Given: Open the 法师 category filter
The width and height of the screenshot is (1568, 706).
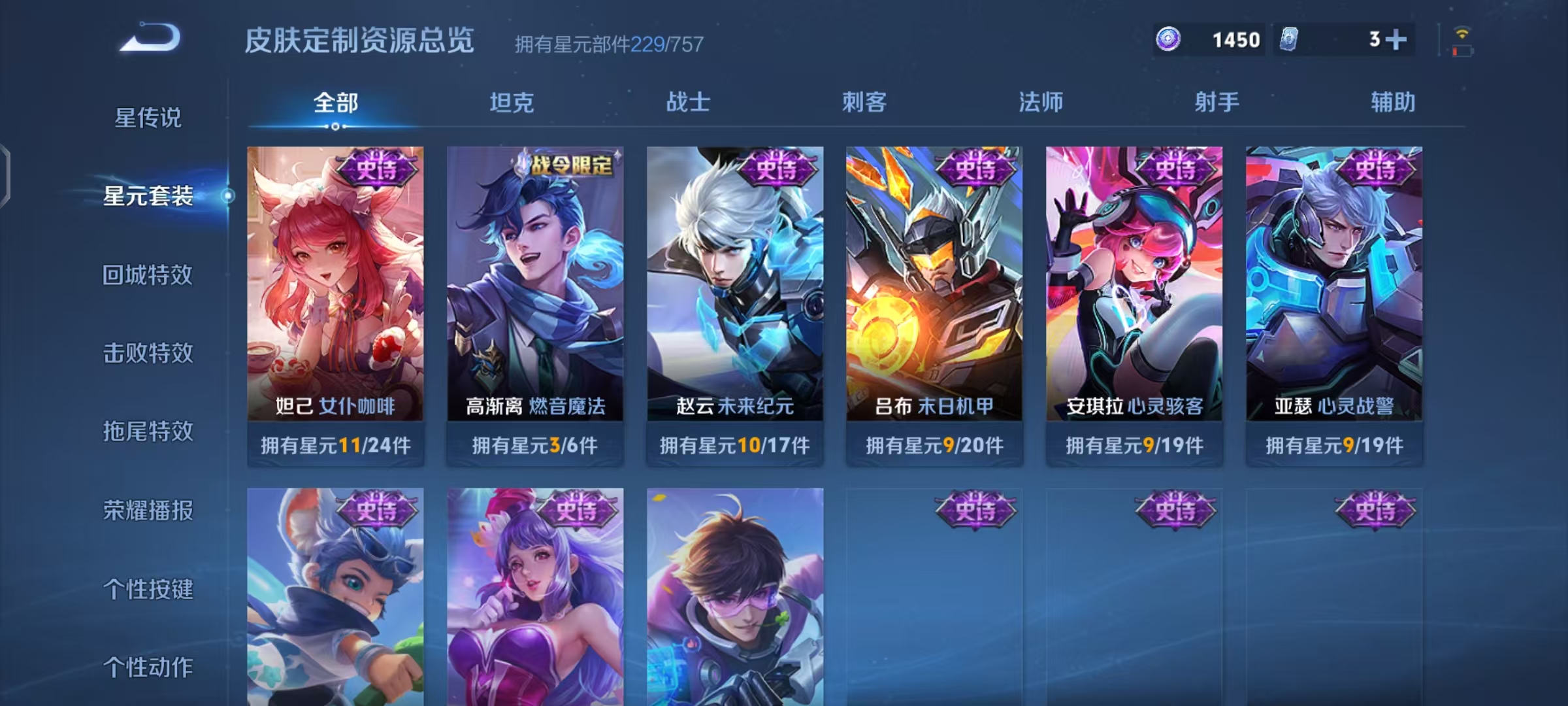Looking at the screenshot, I should coord(1042,101).
